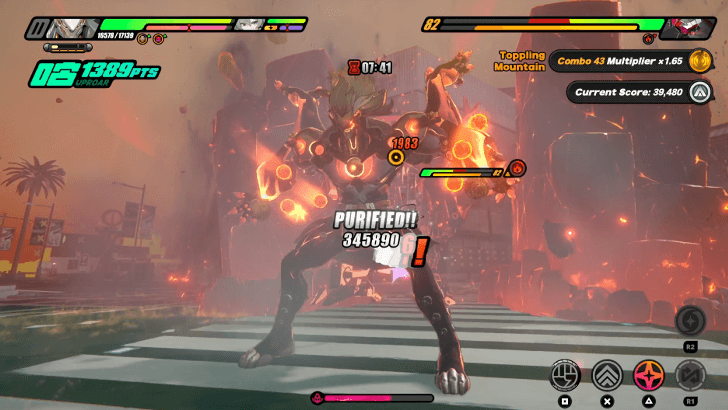Trigger the fist basic attack button

(x=566, y=376)
